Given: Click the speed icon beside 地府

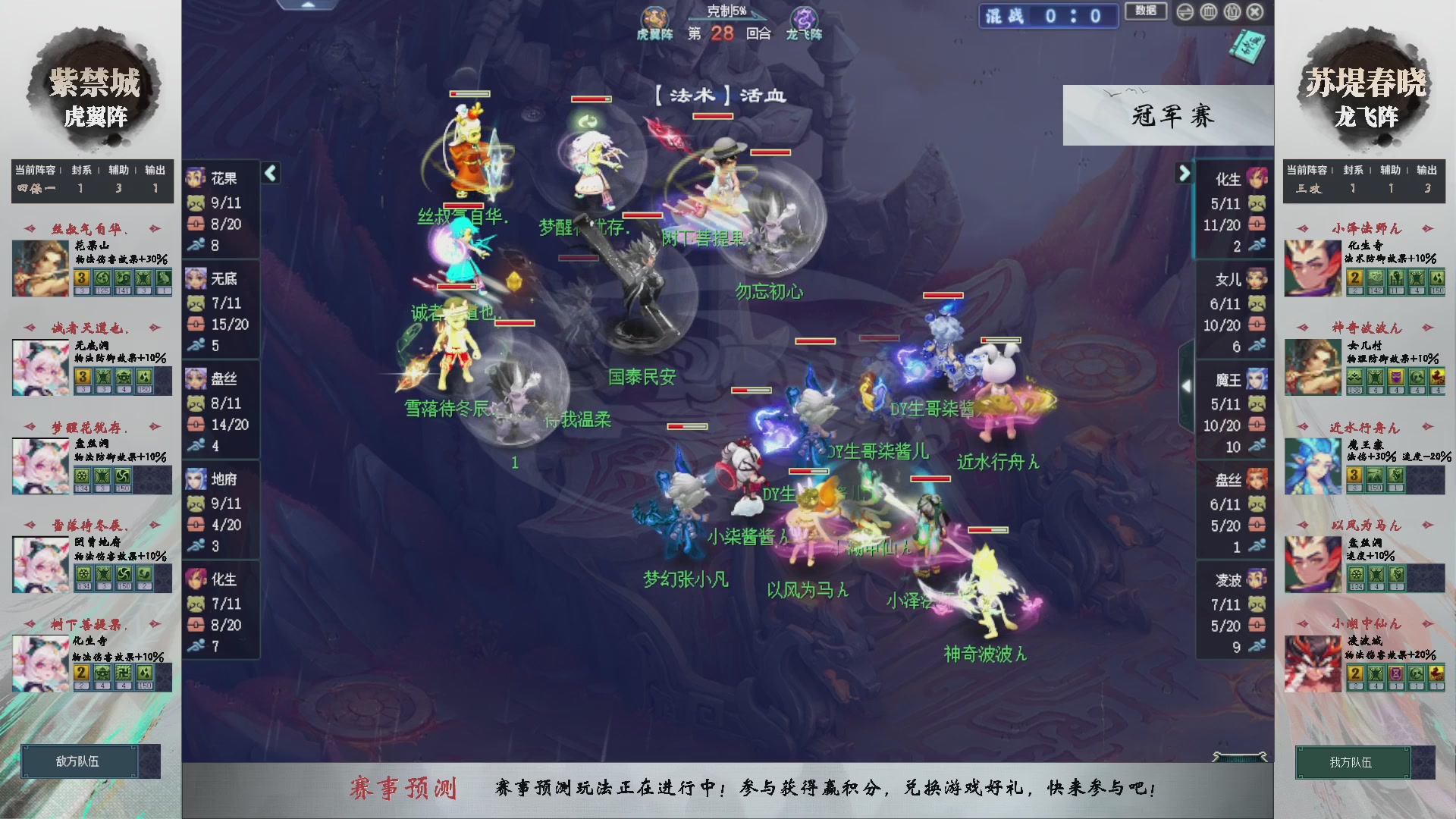Looking at the screenshot, I should (x=196, y=544).
